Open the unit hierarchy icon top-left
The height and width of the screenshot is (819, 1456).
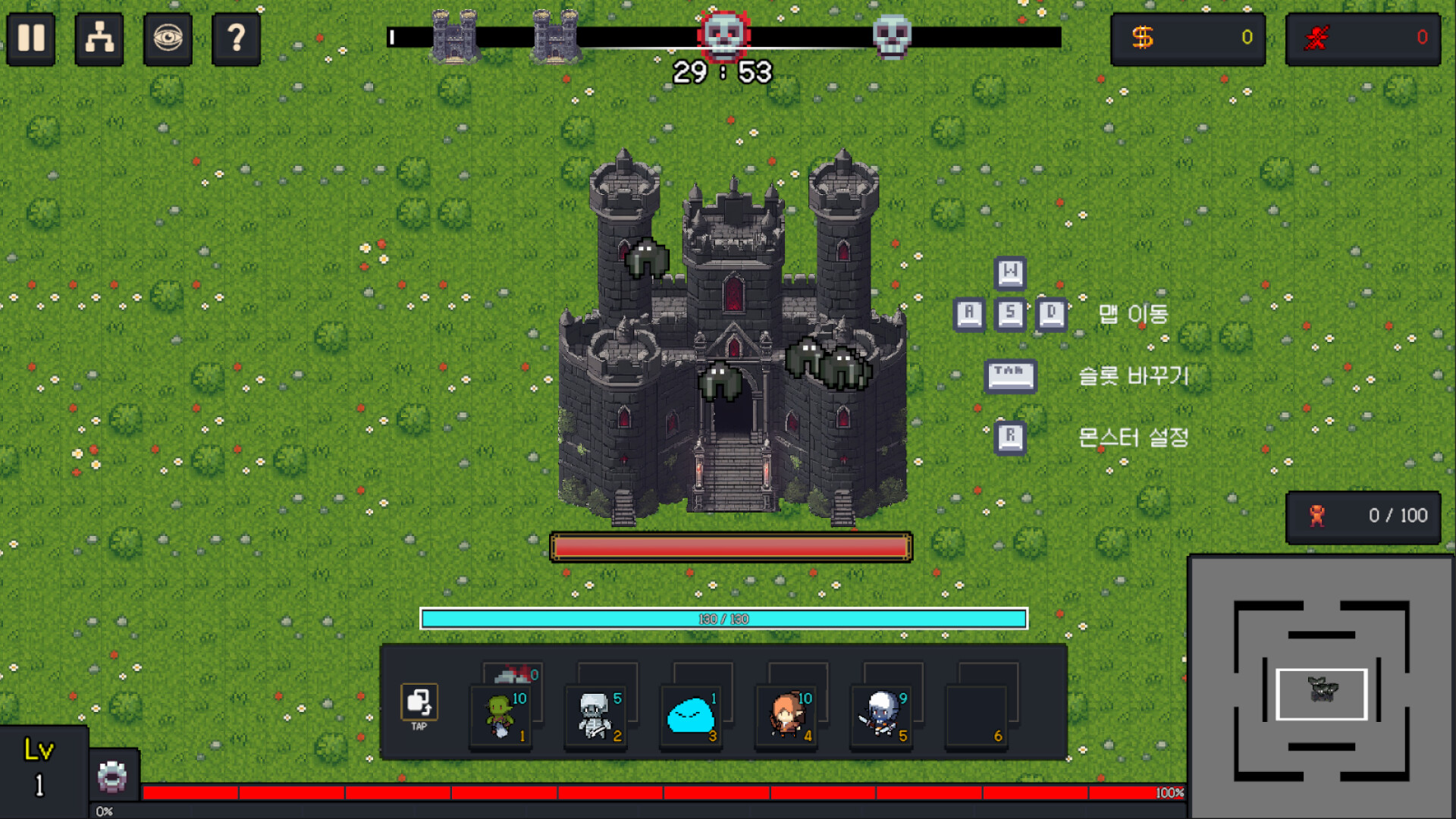[x=99, y=39]
